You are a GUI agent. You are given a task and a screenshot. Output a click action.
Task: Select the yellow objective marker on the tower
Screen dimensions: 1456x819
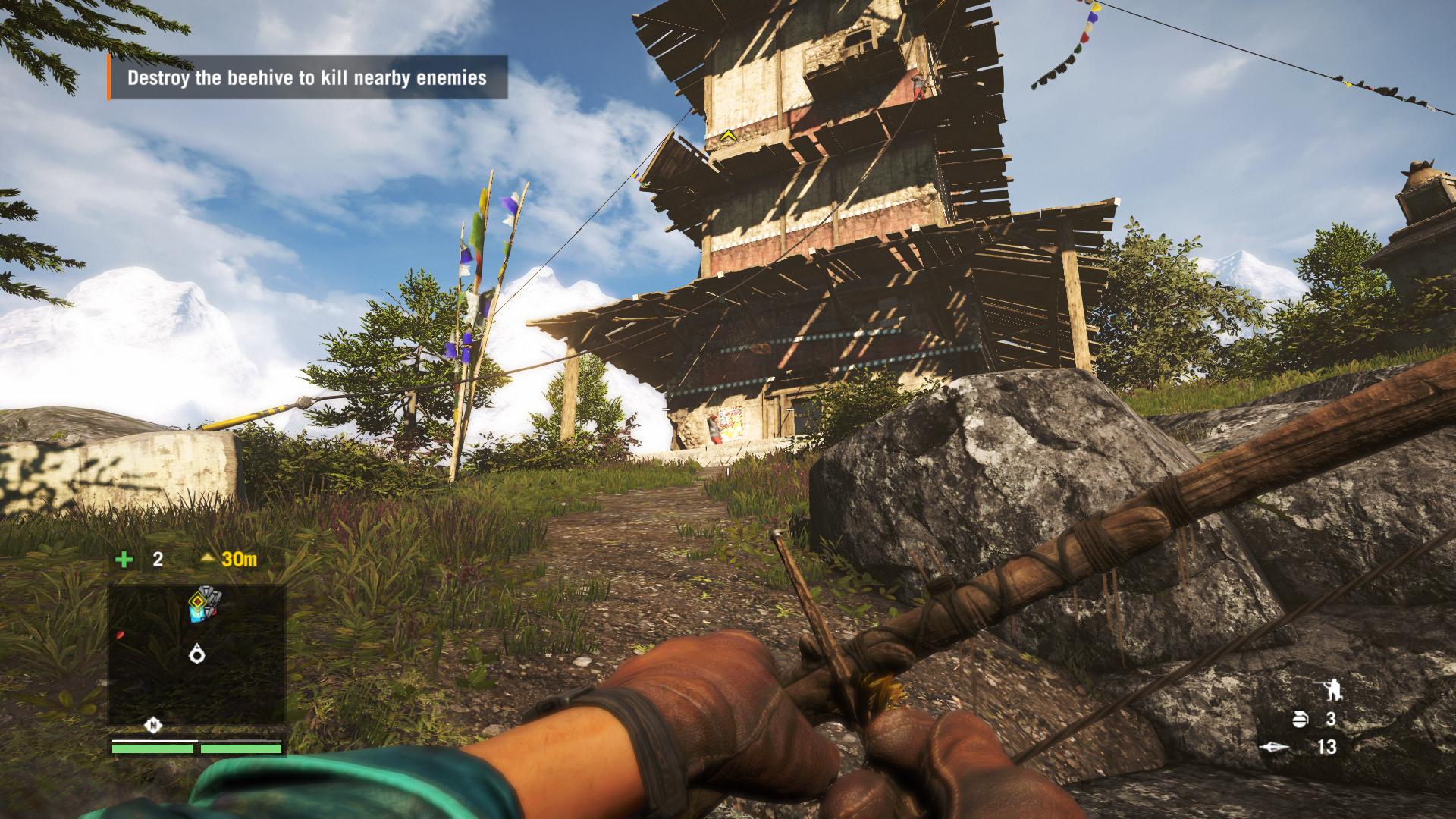coord(728,136)
